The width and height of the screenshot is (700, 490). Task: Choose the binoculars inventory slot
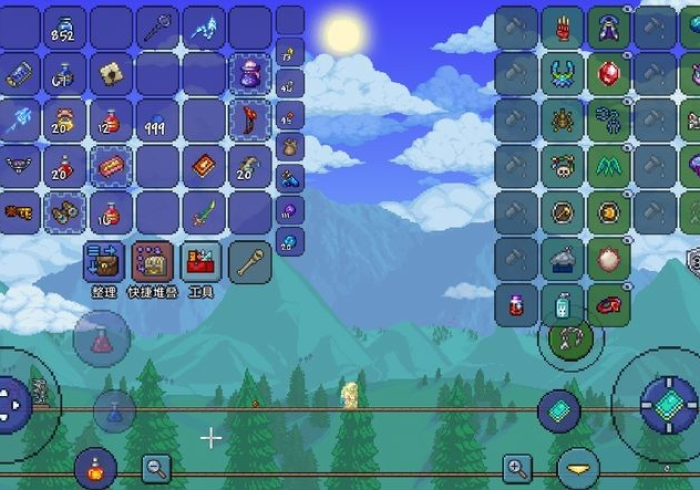pyautogui.click(x=65, y=212)
